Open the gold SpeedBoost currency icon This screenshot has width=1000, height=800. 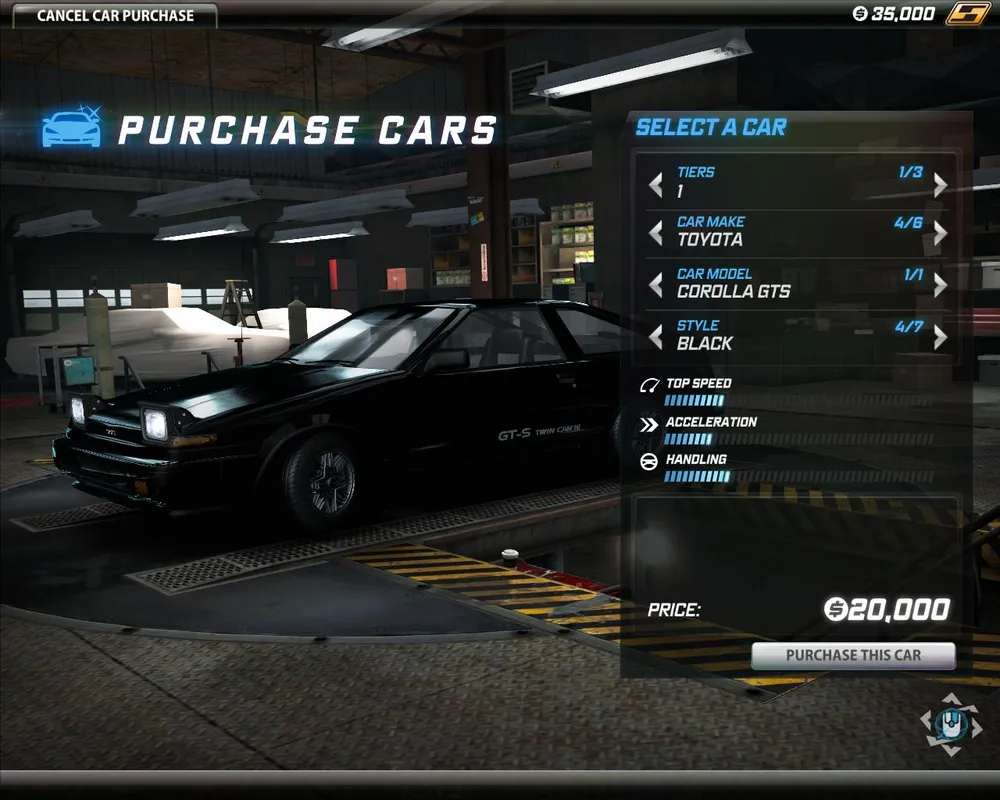click(968, 14)
